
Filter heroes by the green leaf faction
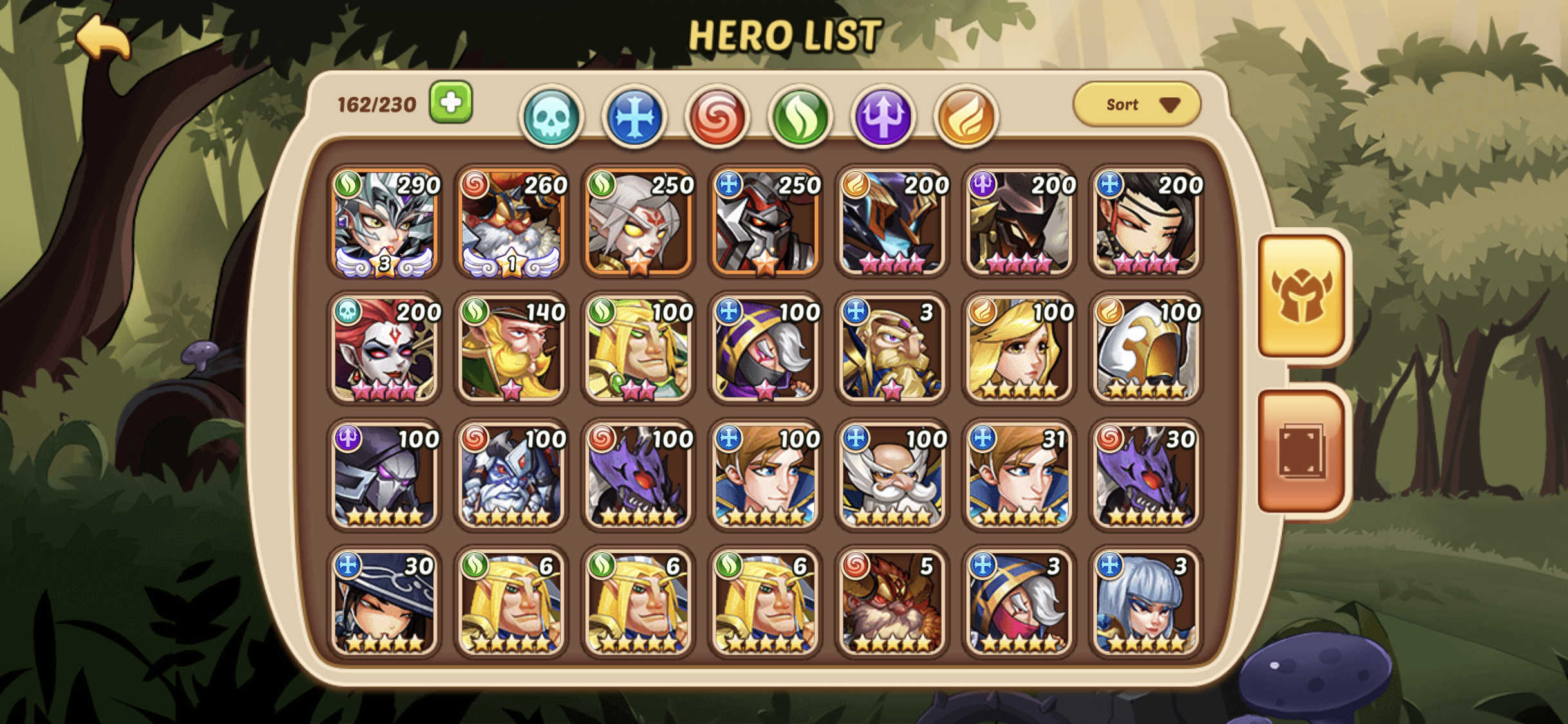[800, 117]
